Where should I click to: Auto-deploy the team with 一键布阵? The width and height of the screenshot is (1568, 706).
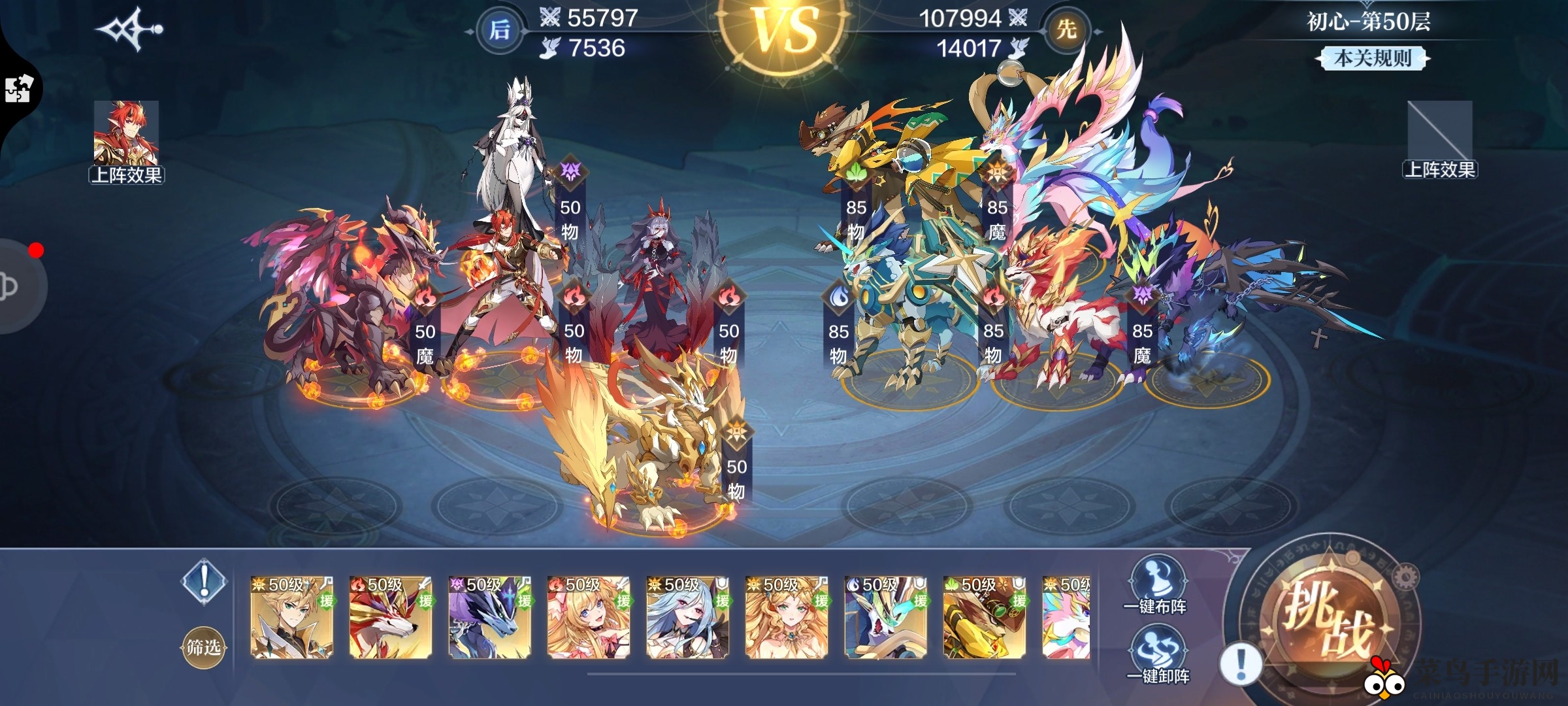pyautogui.click(x=1154, y=586)
